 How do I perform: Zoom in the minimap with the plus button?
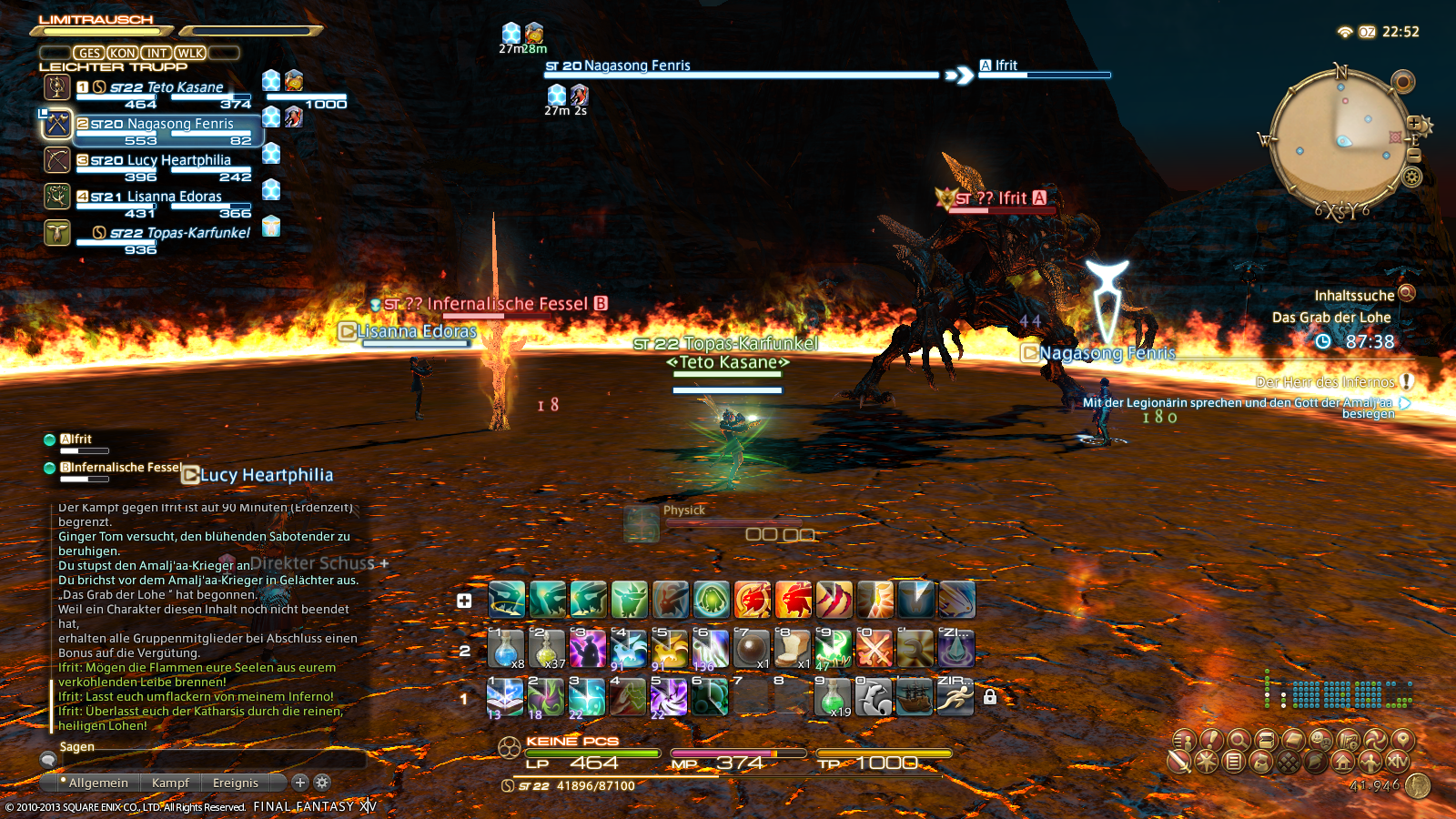[1414, 123]
